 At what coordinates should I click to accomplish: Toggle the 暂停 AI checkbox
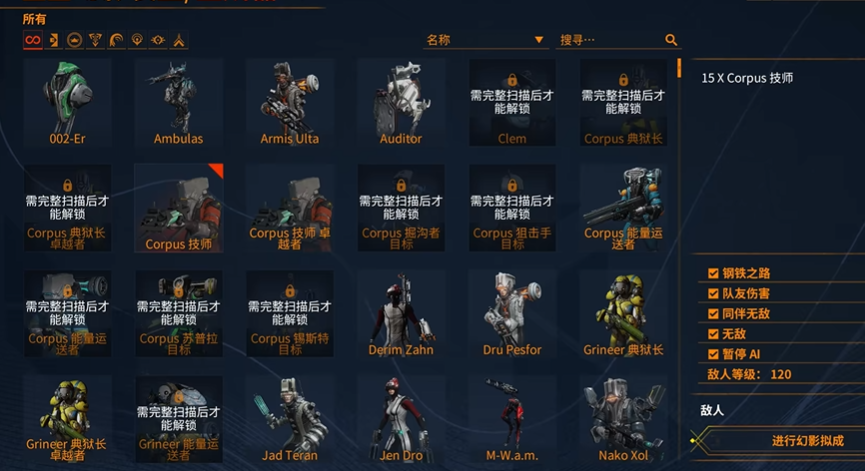coord(713,354)
